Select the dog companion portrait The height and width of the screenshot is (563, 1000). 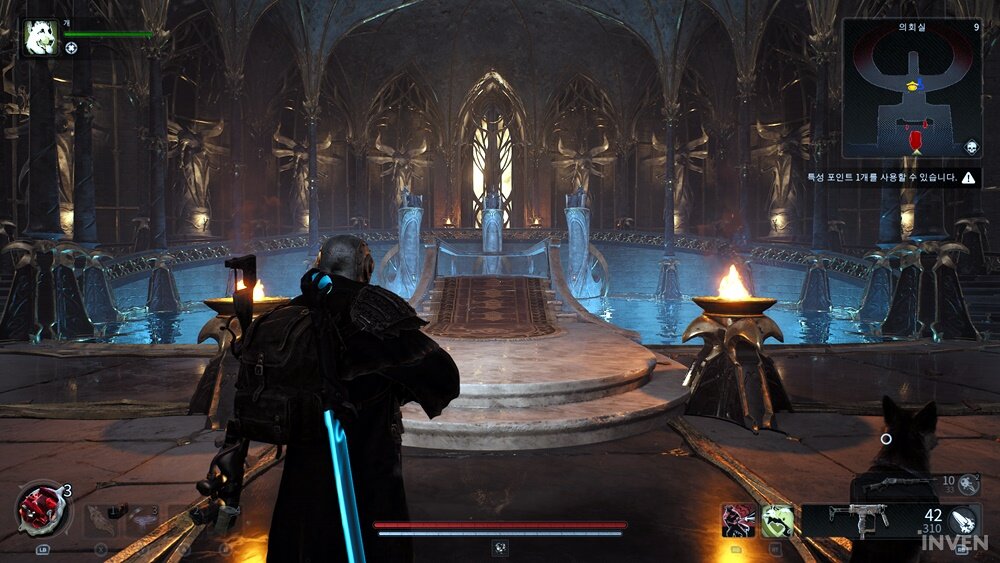click(x=41, y=38)
